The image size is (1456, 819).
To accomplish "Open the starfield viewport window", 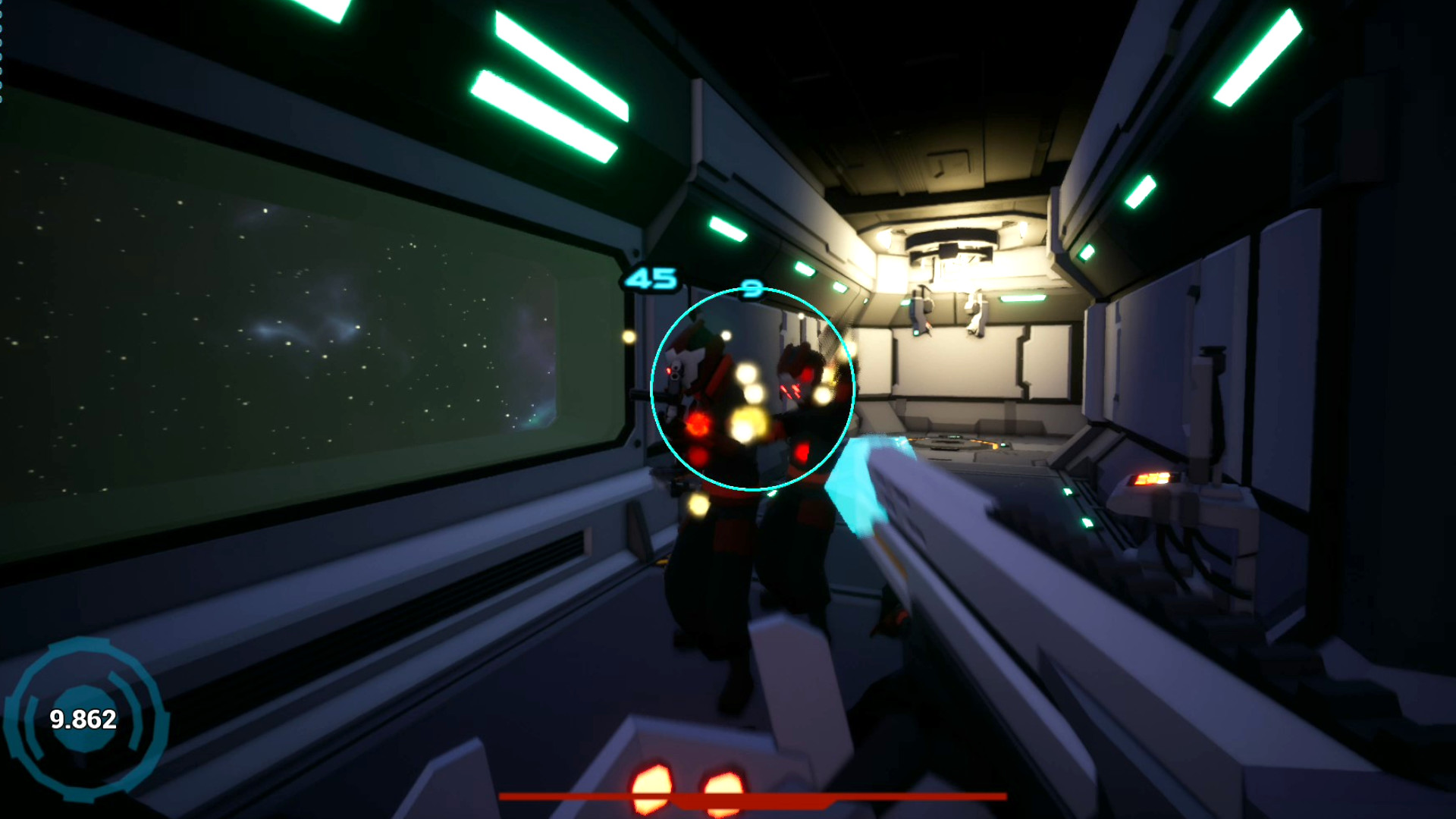I will (x=303, y=326).
